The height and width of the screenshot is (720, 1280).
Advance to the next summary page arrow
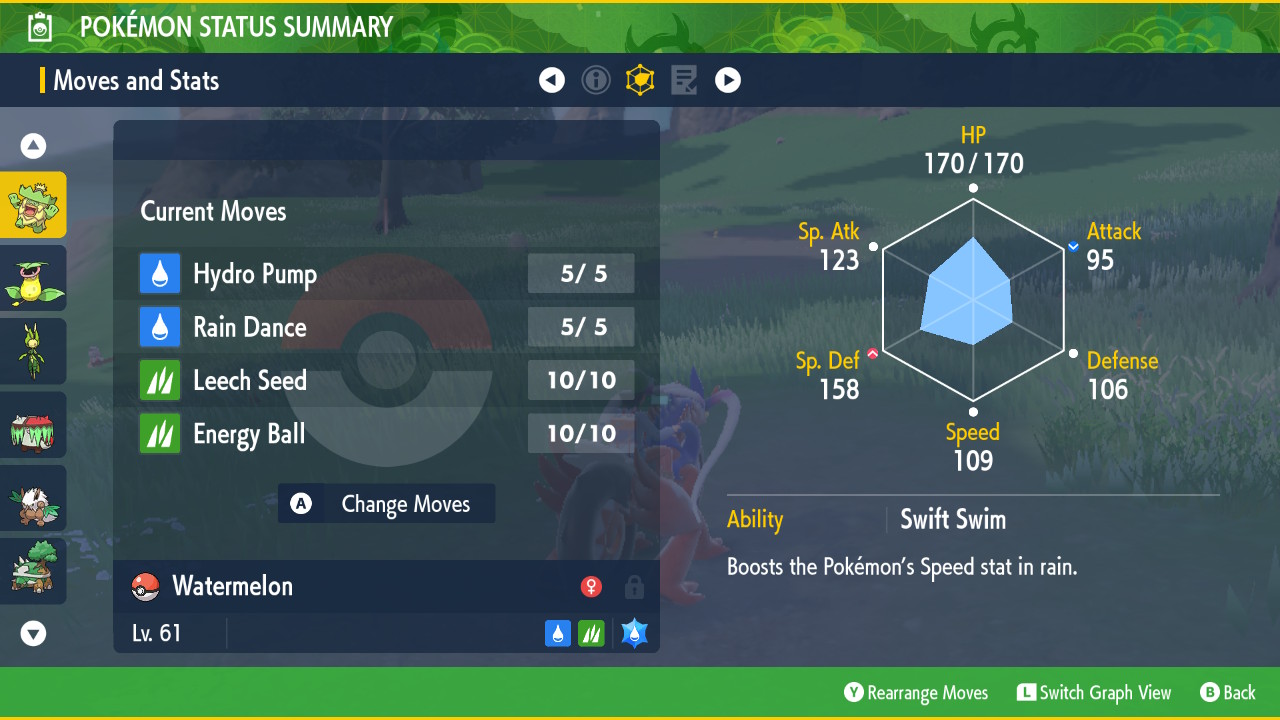click(x=728, y=80)
